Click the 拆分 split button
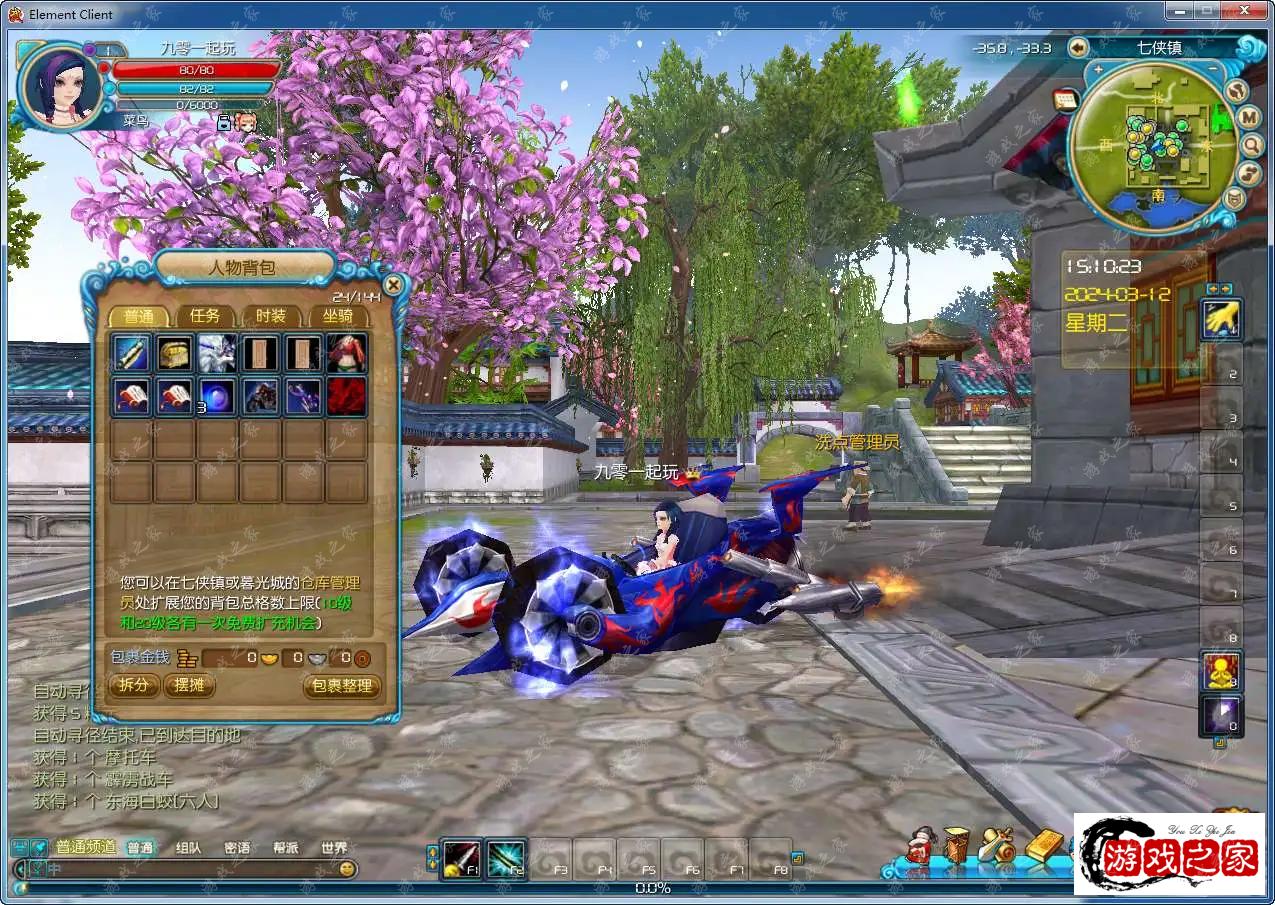This screenshot has height=905, width=1275. pos(133,685)
